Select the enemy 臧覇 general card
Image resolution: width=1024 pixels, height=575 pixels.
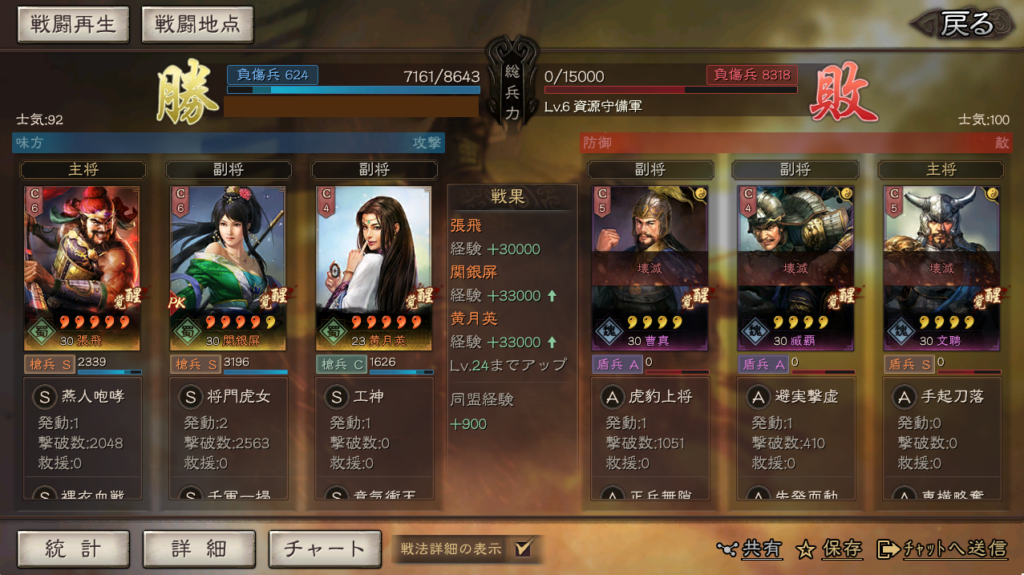point(796,267)
